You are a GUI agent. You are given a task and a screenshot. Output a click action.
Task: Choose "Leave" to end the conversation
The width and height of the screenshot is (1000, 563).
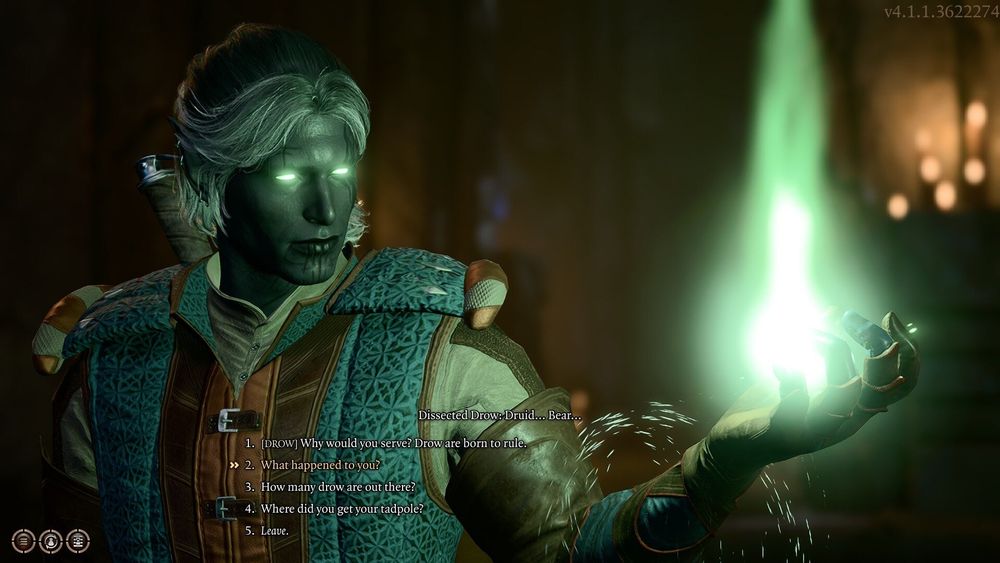click(x=274, y=530)
